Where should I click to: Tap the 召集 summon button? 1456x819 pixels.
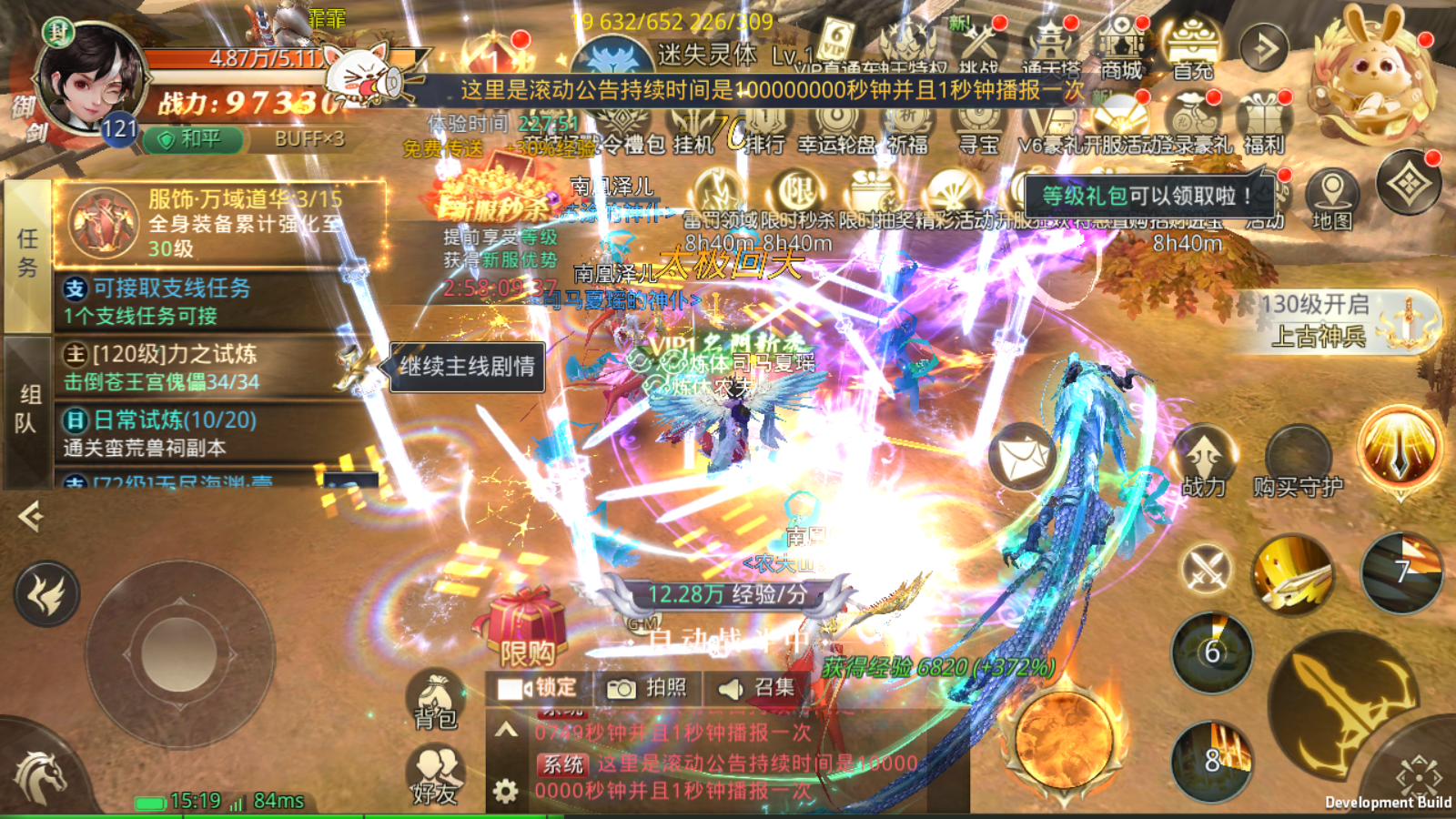coord(756,688)
